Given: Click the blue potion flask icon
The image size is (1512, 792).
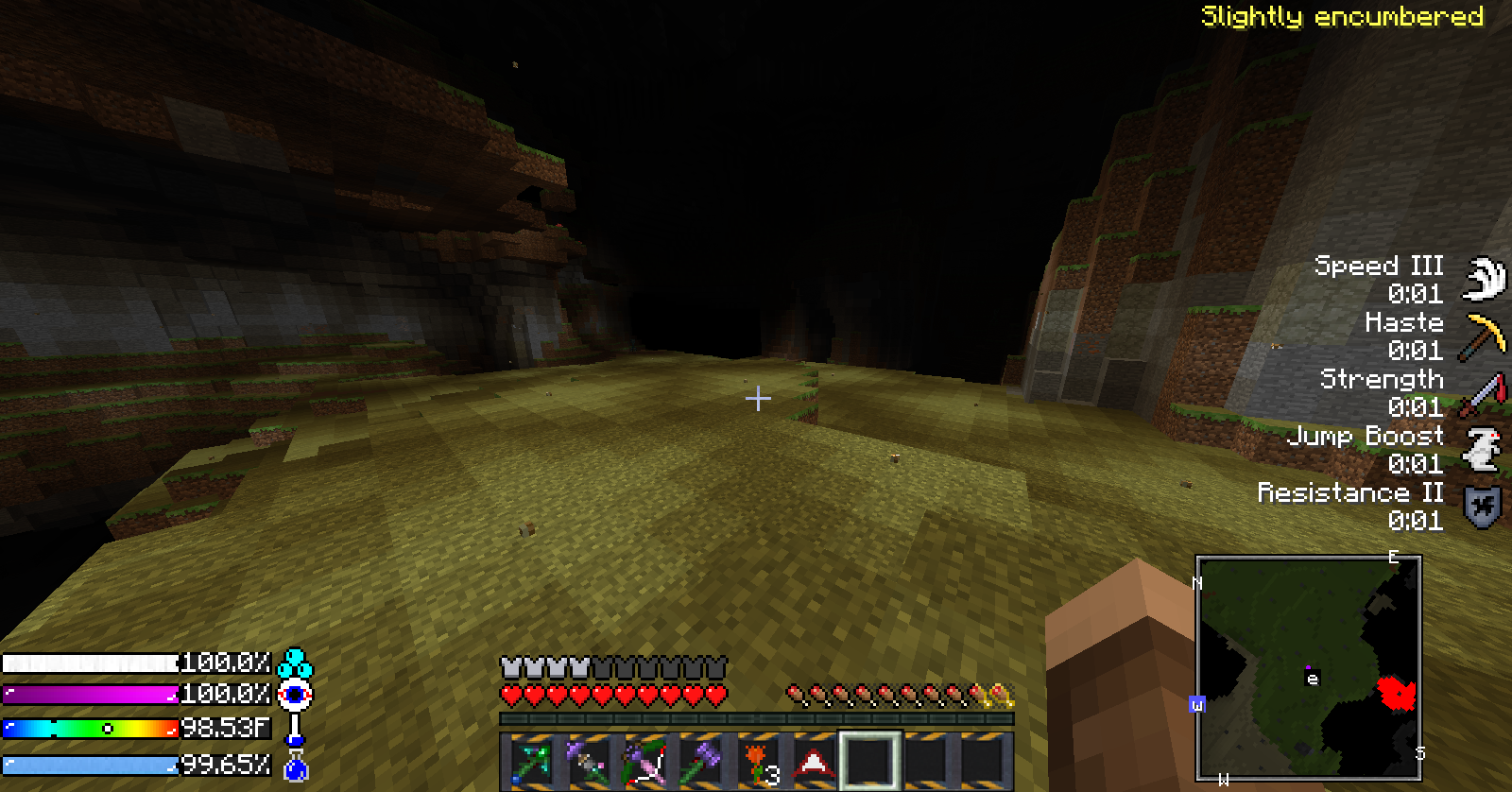Looking at the screenshot, I should (296, 768).
